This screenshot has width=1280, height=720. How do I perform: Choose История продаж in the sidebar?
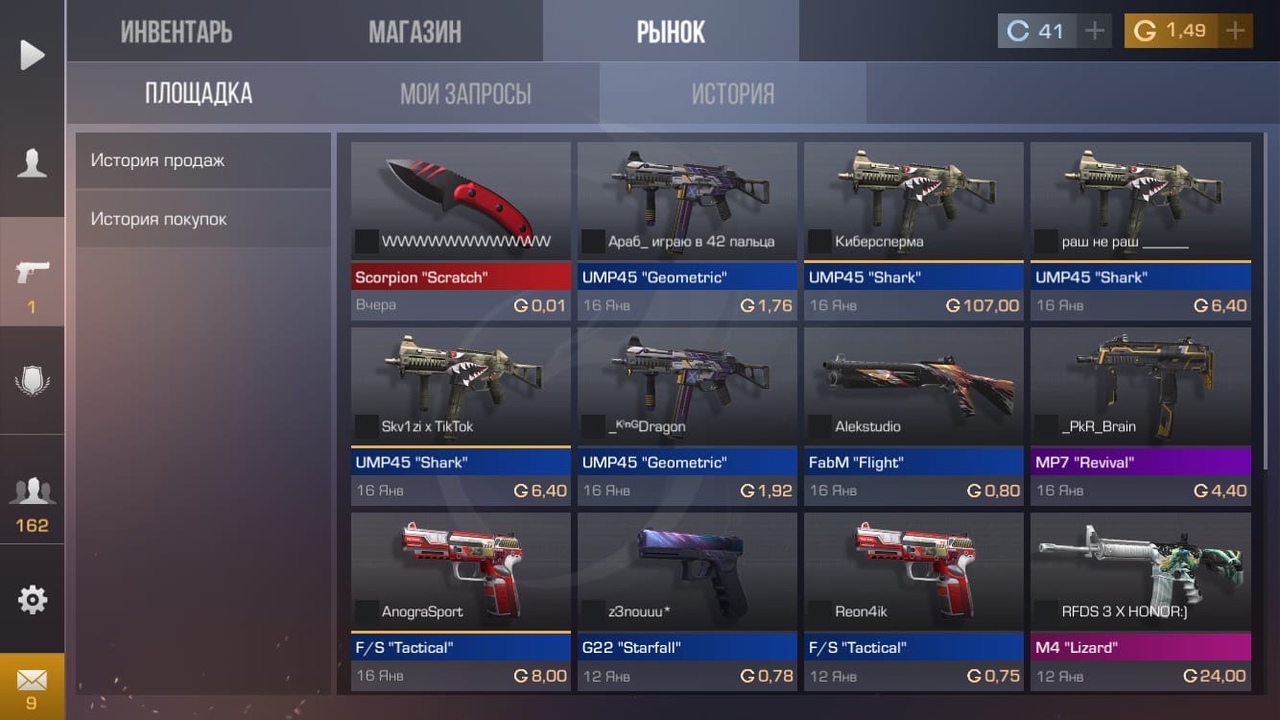203,160
